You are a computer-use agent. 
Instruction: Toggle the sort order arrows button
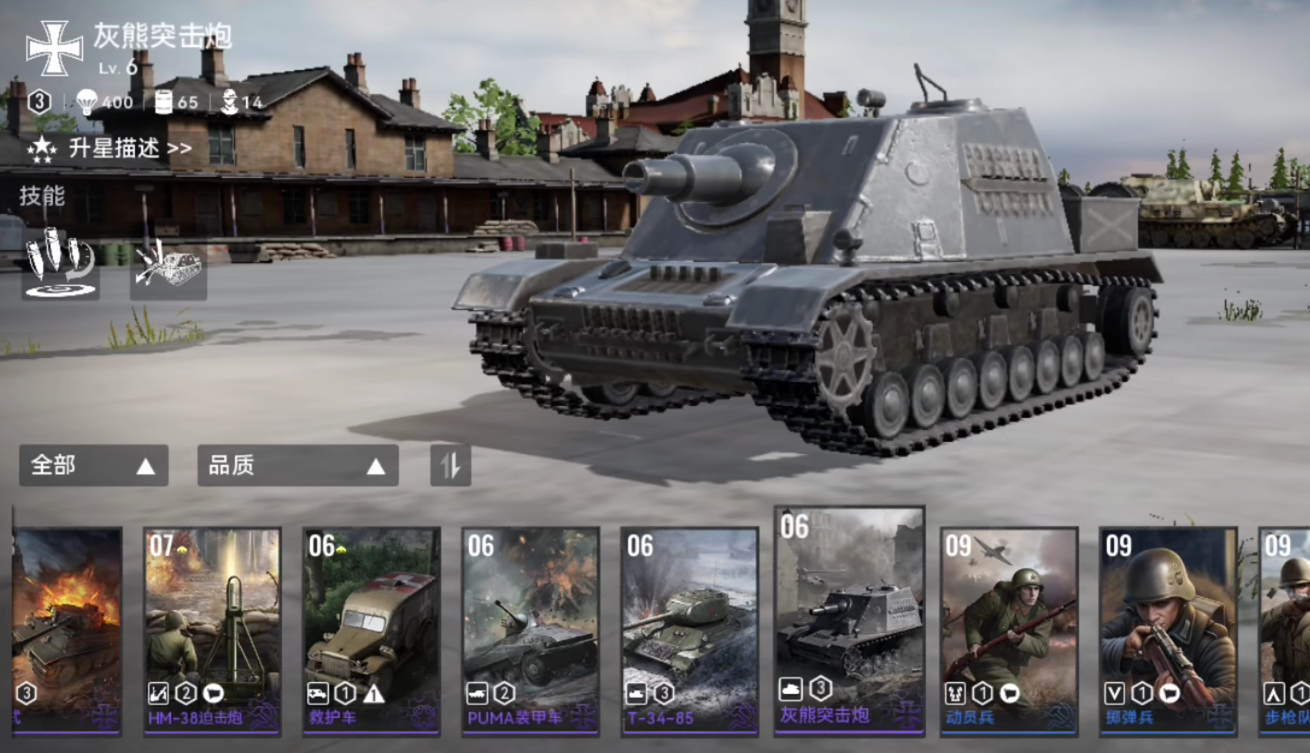pyautogui.click(x=450, y=465)
